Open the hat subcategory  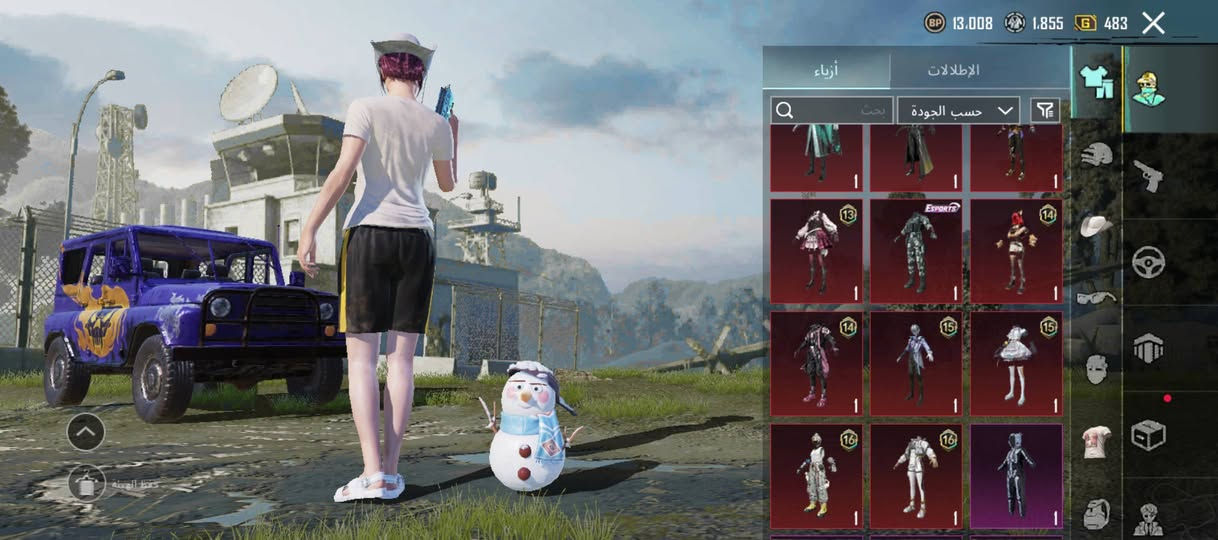[x=1097, y=226]
